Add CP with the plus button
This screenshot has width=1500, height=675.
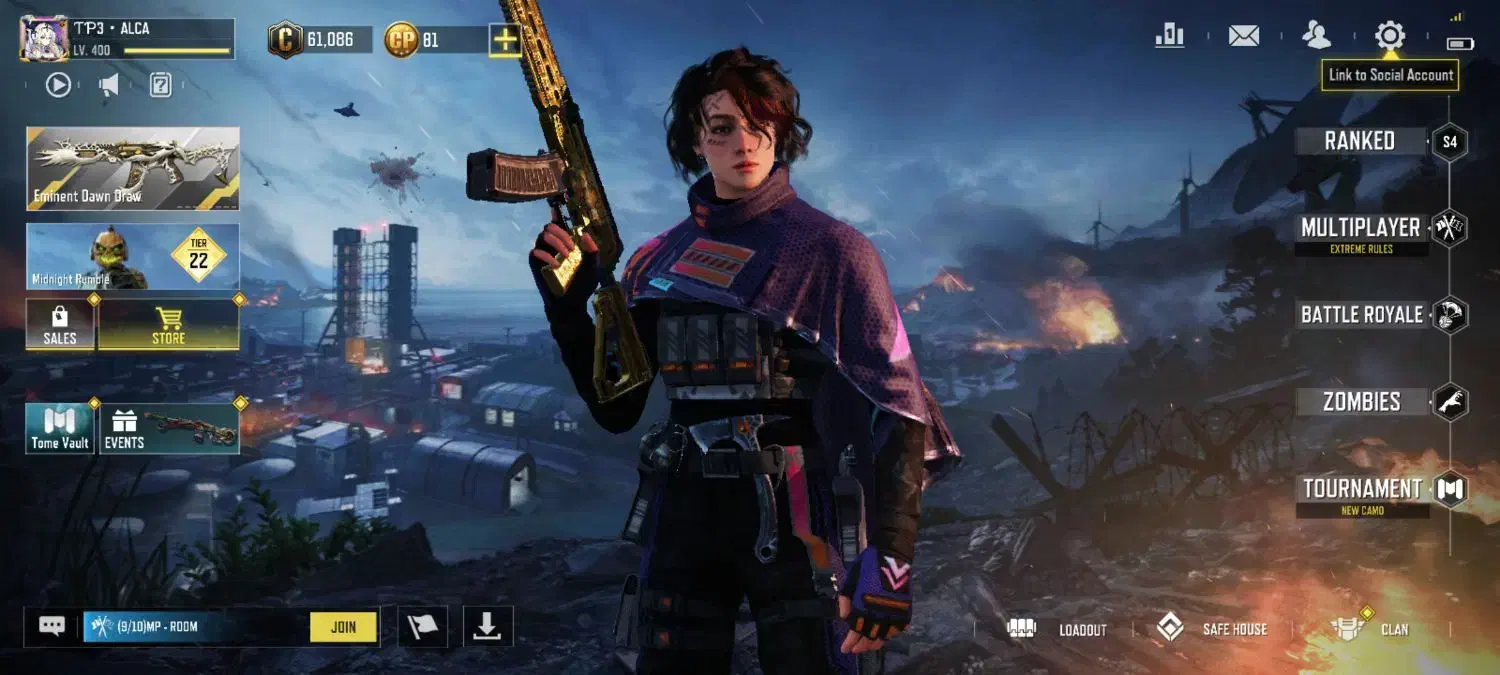point(504,40)
